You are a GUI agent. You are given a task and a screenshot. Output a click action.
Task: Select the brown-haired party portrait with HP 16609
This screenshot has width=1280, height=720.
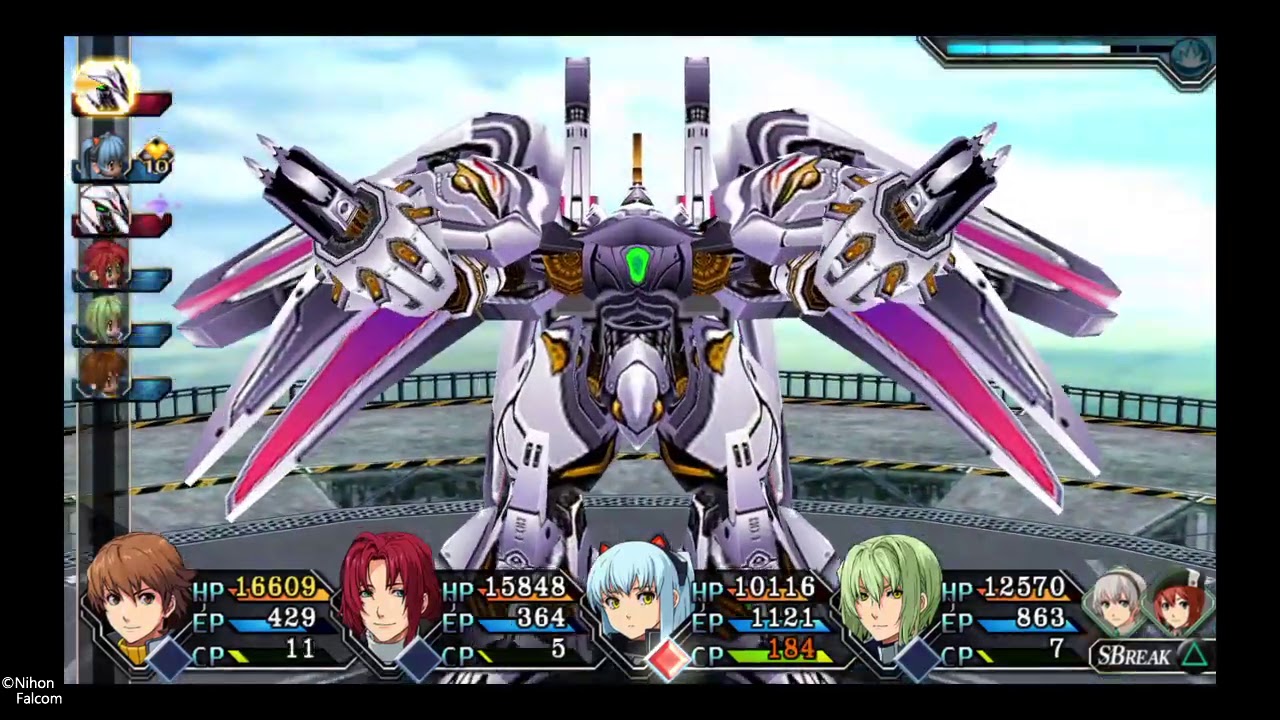(x=138, y=592)
